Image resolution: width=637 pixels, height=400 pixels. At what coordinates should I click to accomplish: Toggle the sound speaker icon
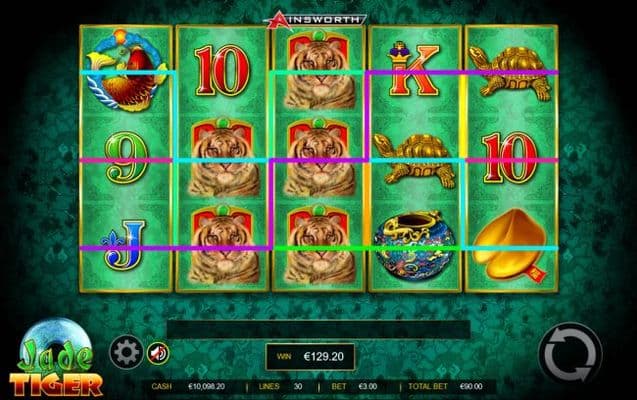(157, 351)
